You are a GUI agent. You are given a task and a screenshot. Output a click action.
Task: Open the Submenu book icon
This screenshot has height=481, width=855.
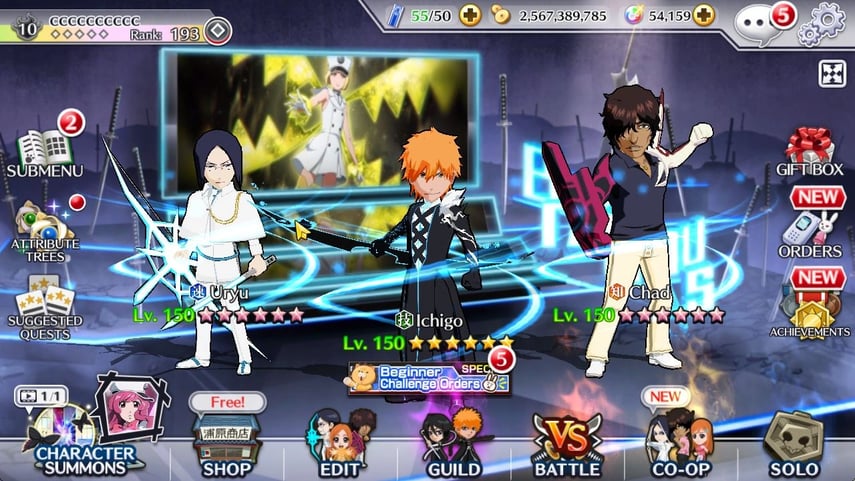click(42, 151)
